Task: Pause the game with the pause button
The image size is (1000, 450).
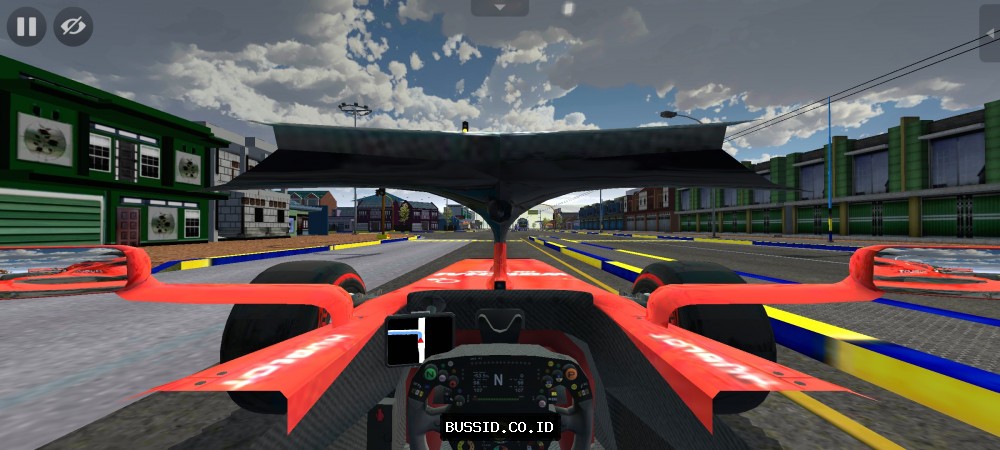Action: point(27,27)
